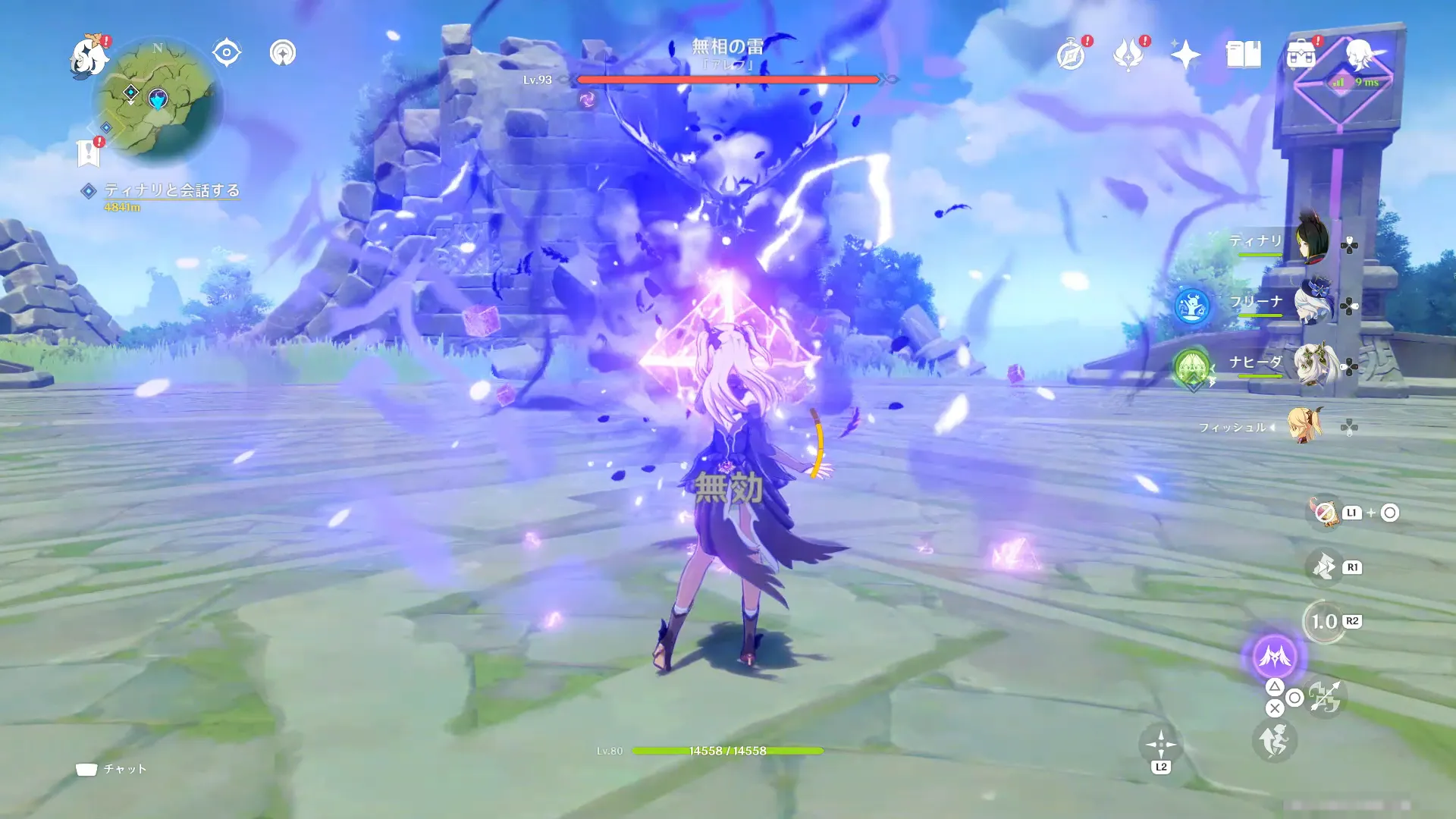The width and height of the screenshot is (1456, 819).
Task: Open the quest navigation icon beside the eye
Action: [283, 53]
